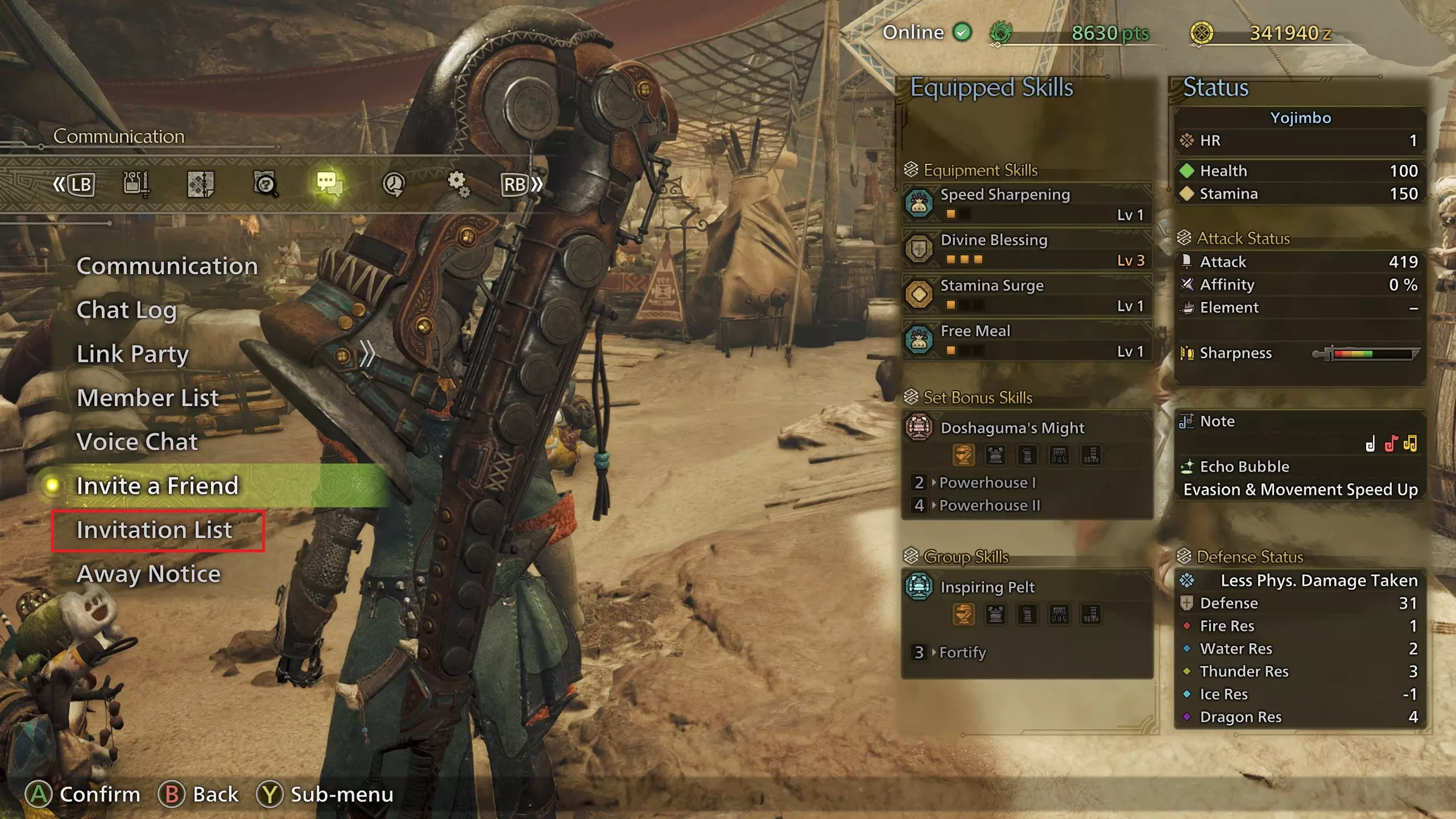Select Invite a Friend

point(158,486)
